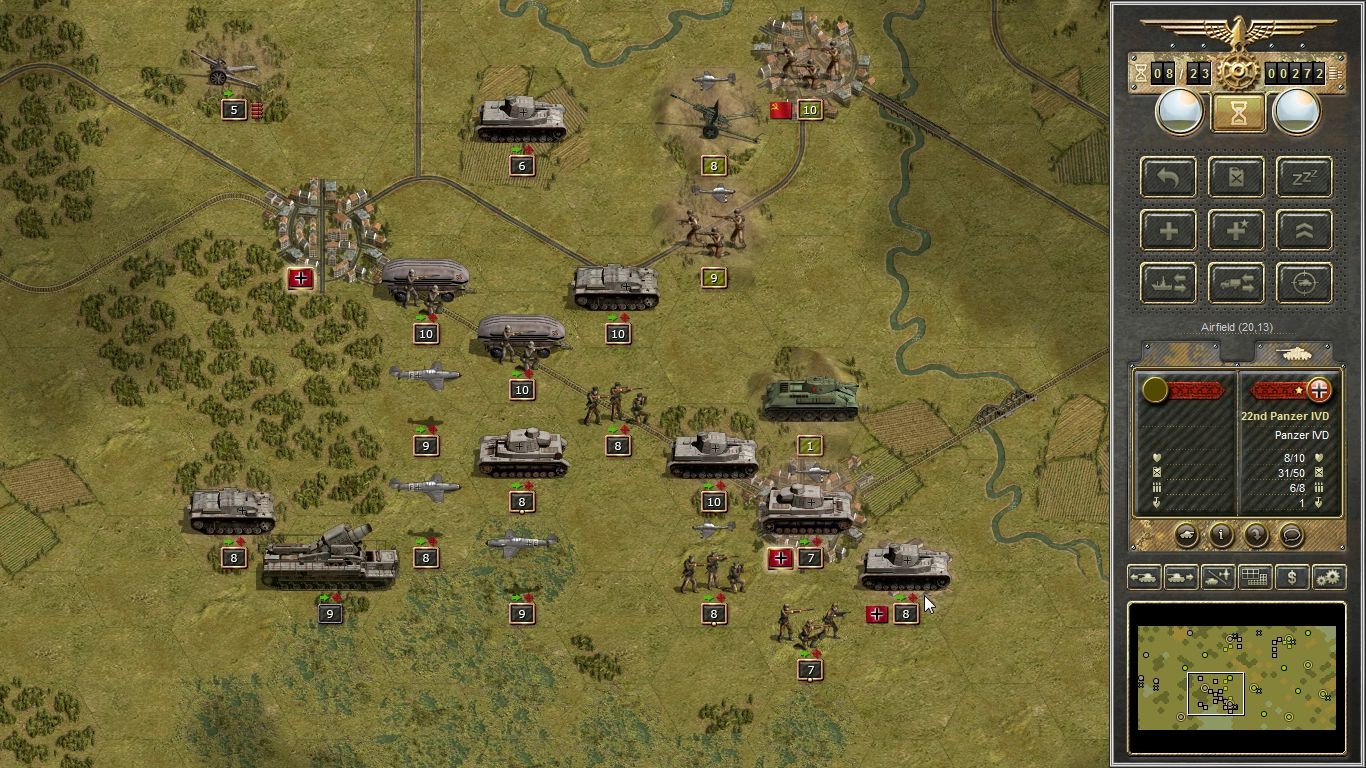
Task: Select previous unit with left-arrow tank button
Action: pyautogui.click(x=1144, y=577)
